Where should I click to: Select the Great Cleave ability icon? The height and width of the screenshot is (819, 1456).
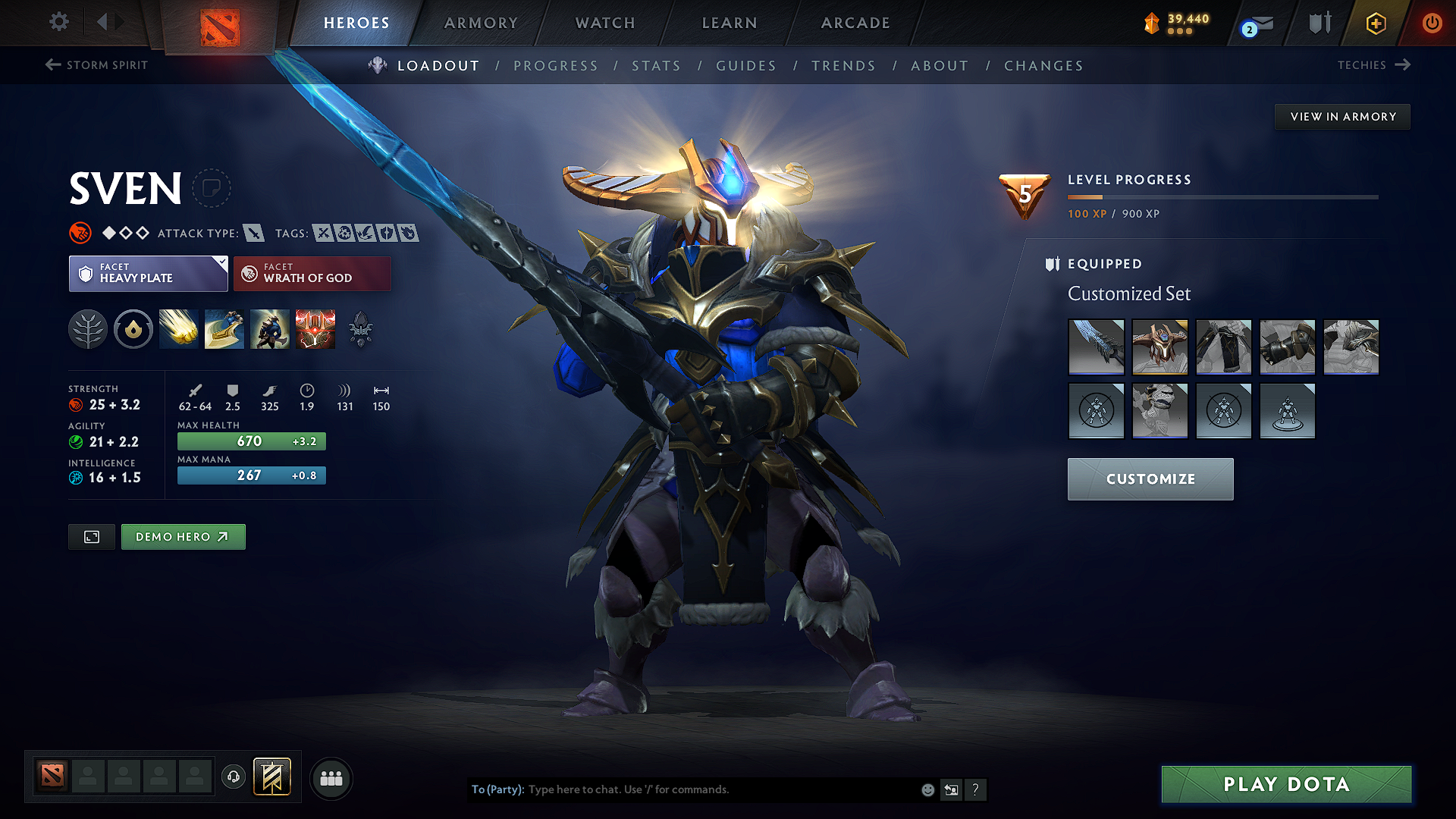(224, 328)
